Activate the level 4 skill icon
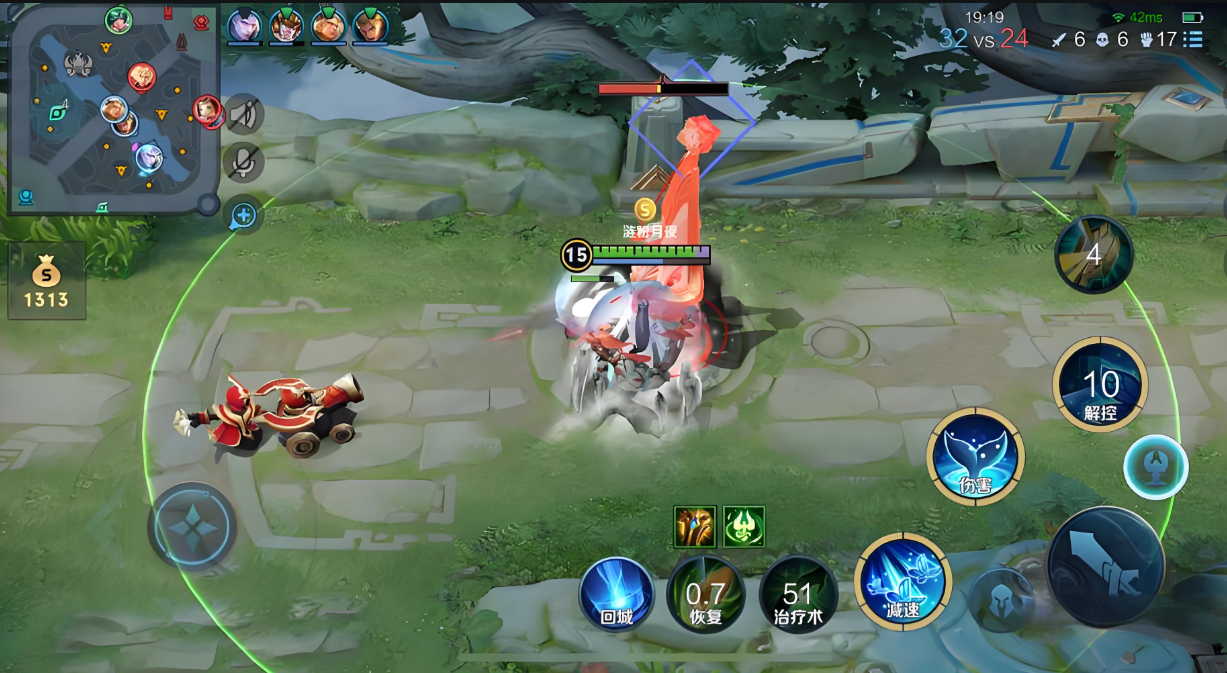Viewport: 1227px width, 673px height. 1093,255
